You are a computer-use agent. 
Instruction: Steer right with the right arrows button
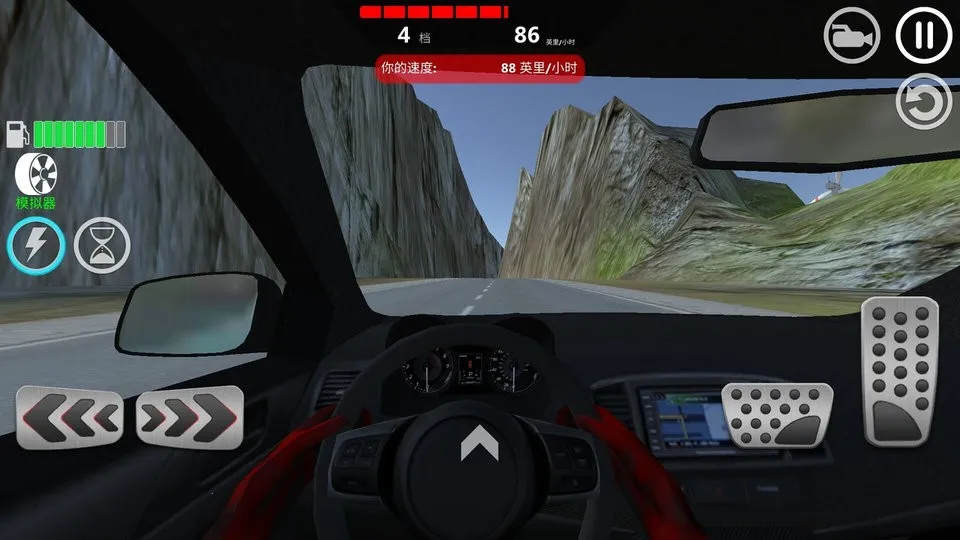pos(190,416)
